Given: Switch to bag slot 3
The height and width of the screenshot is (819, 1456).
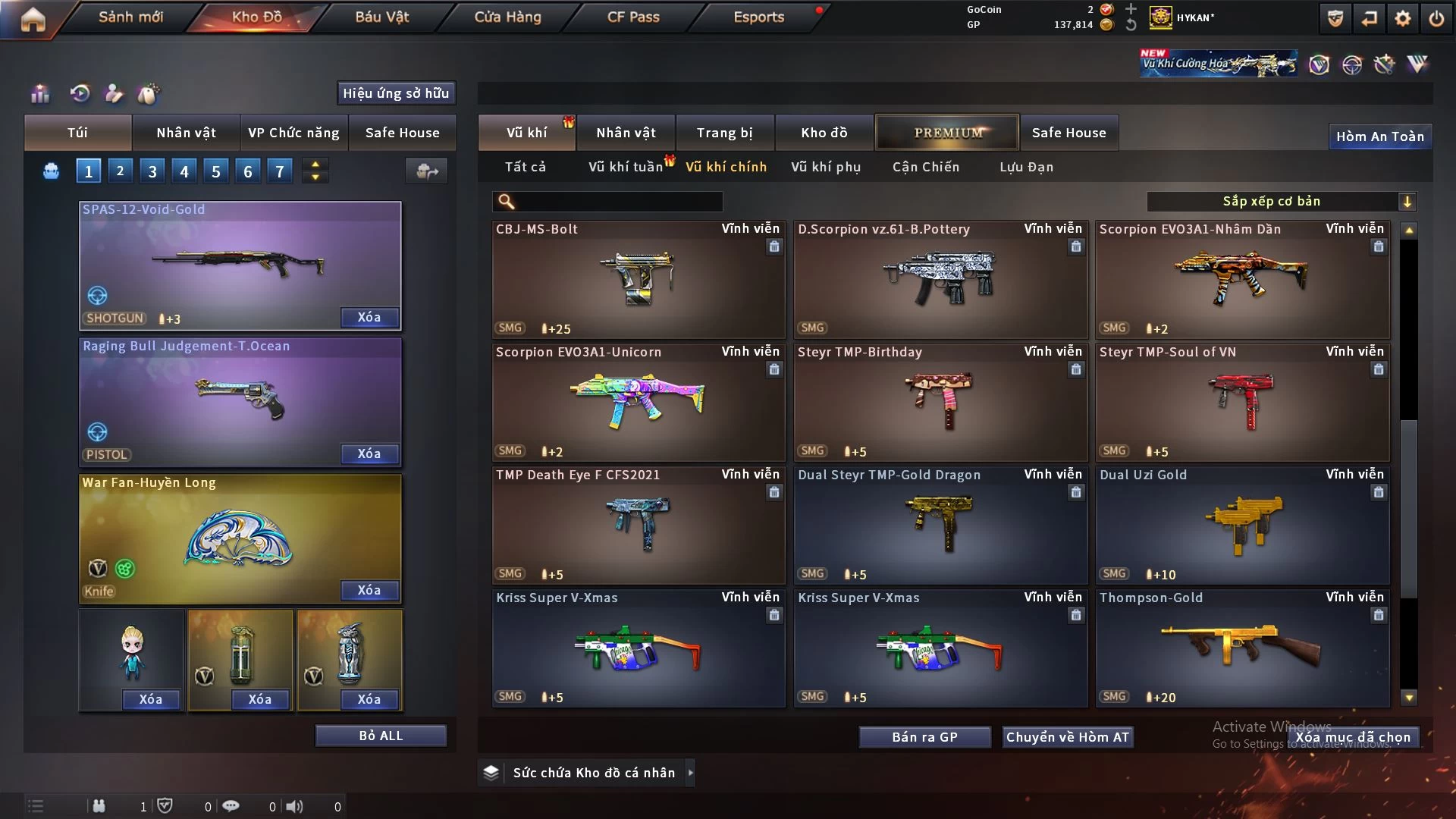Looking at the screenshot, I should [x=152, y=171].
